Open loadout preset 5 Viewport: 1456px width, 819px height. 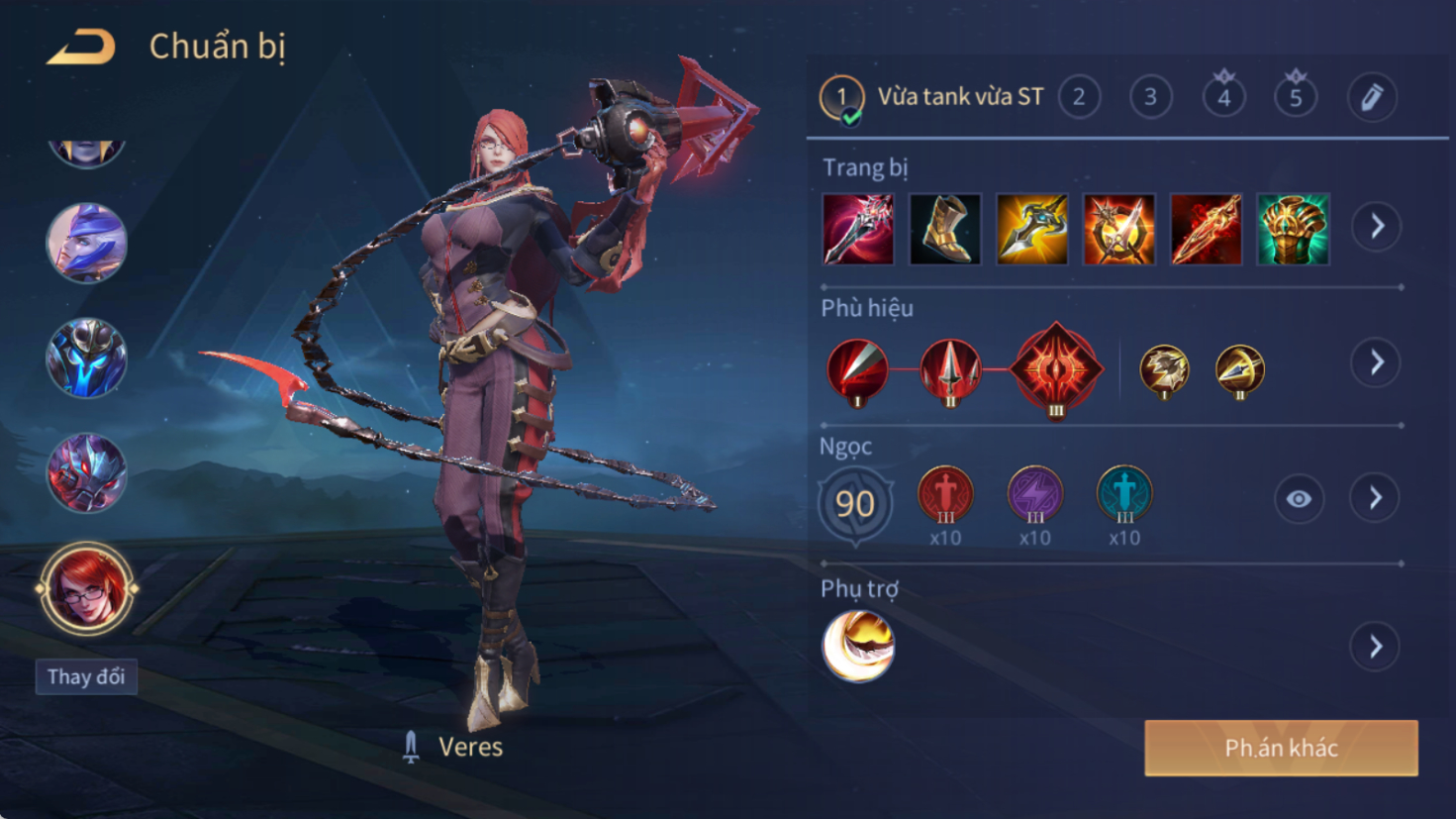[x=1296, y=97]
